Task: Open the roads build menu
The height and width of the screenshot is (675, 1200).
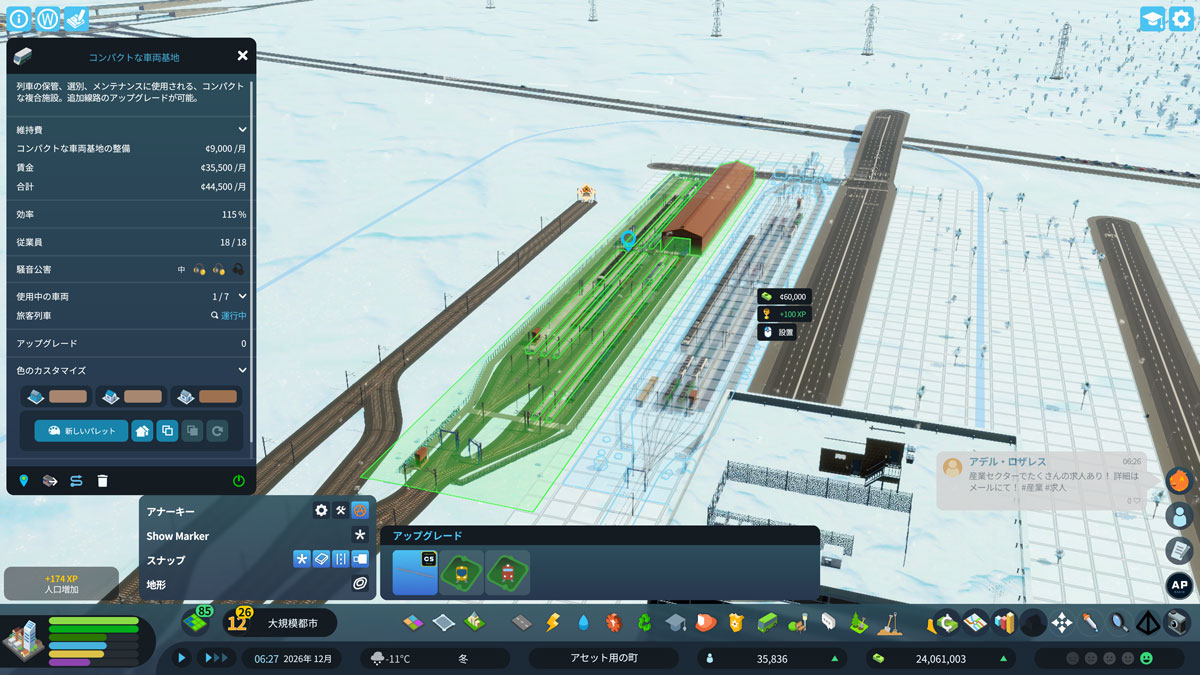Action: [x=521, y=622]
